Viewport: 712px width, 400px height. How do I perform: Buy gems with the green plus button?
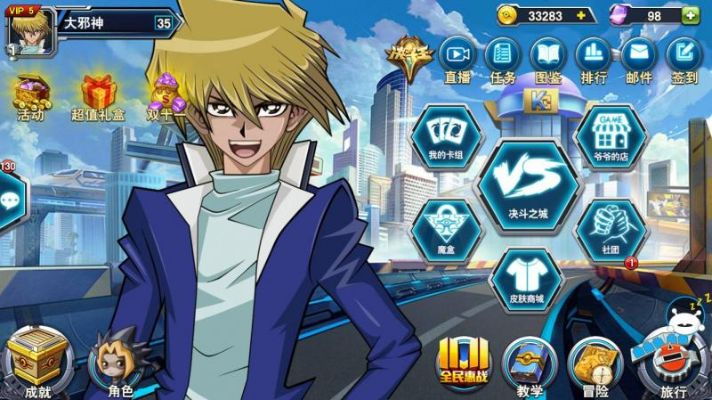pyautogui.click(x=689, y=16)
